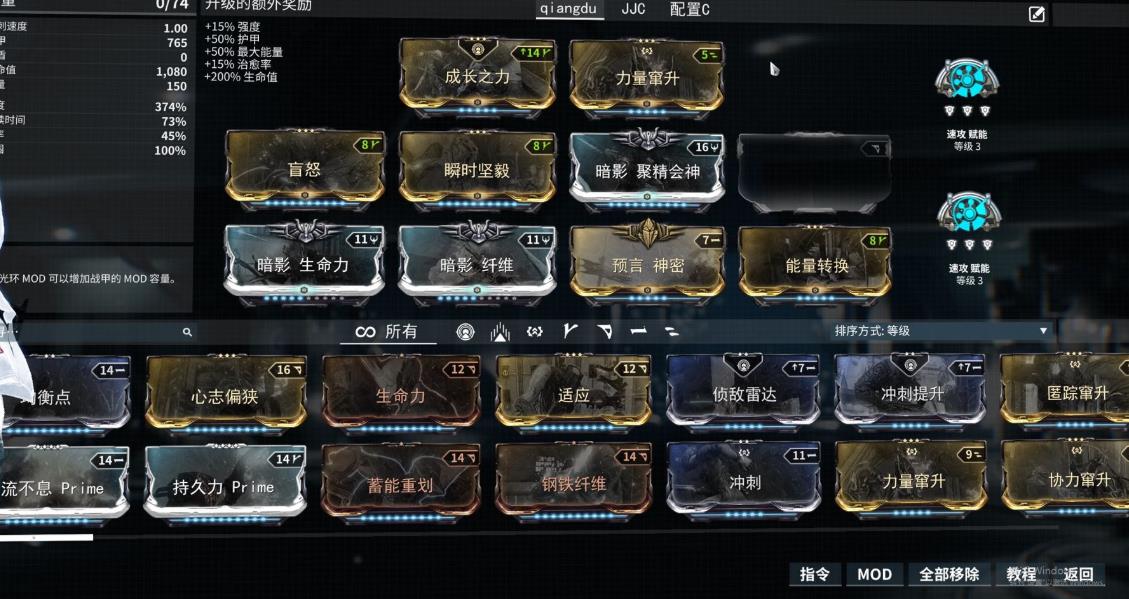Go back with the 返回 button
Image resolution: width=1129 pixels, height=599 pixels.
click(x=1079, y=574)
